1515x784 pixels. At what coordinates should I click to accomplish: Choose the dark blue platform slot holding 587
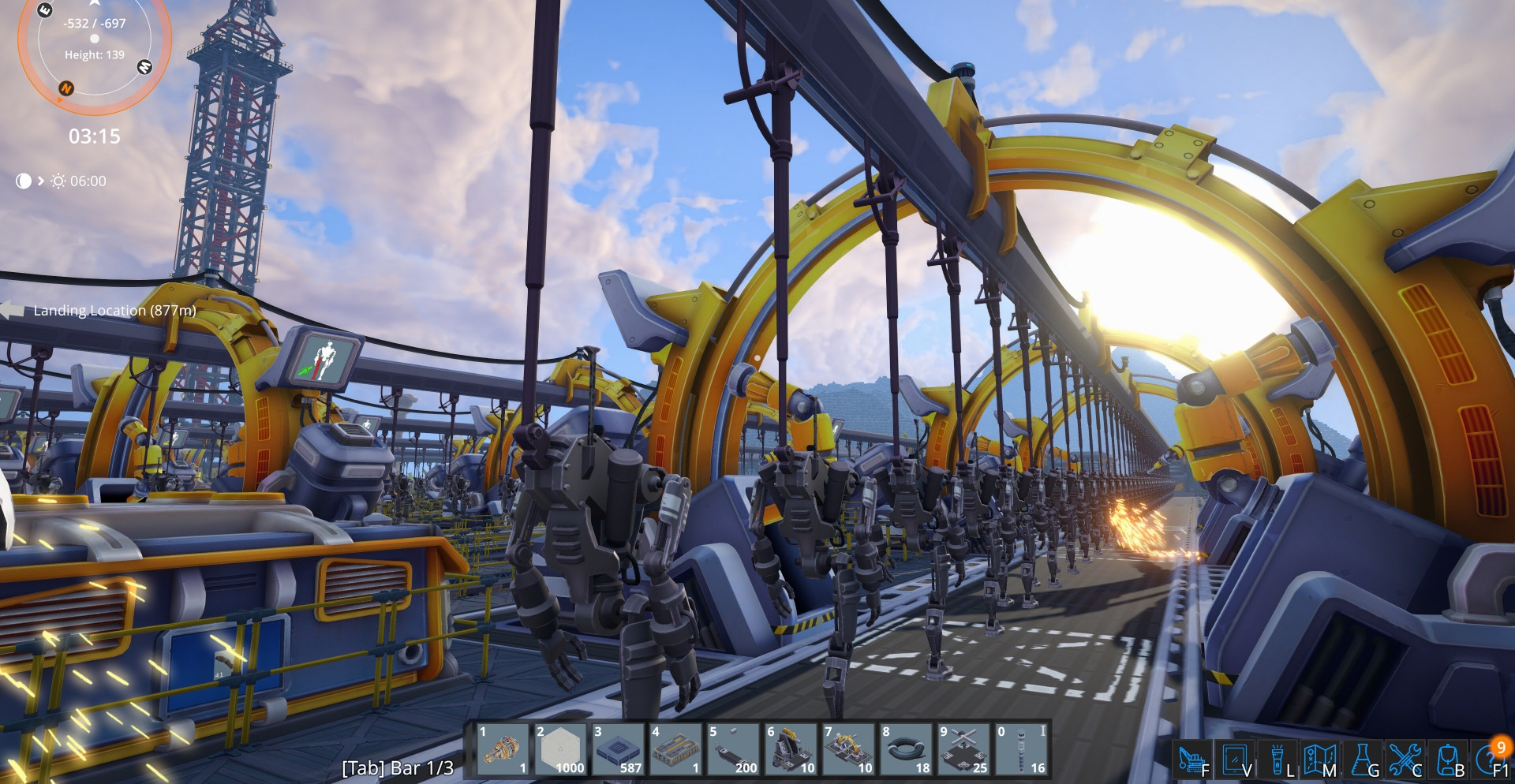point(618,750)
